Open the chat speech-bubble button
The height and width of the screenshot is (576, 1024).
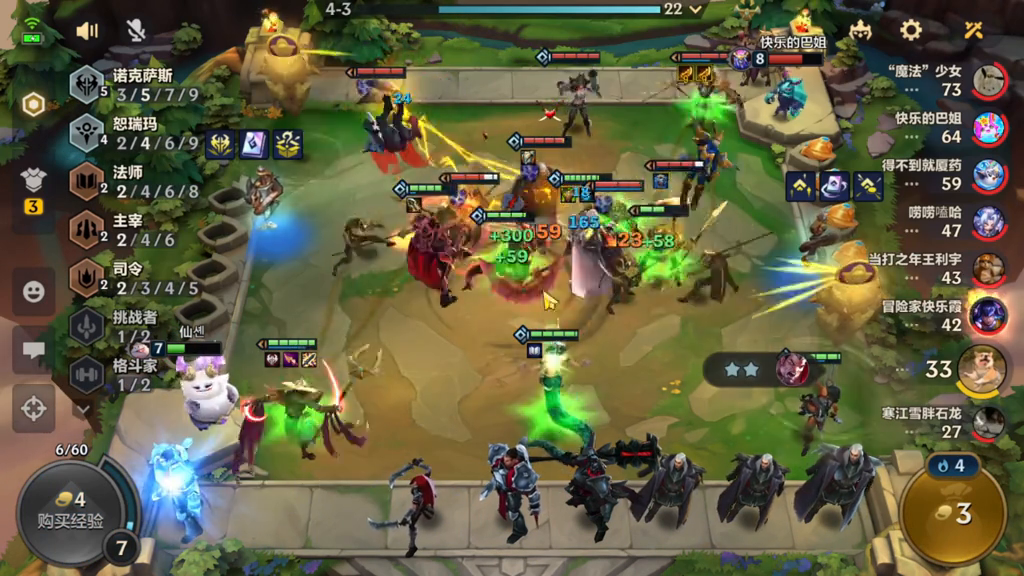[34, 350]
